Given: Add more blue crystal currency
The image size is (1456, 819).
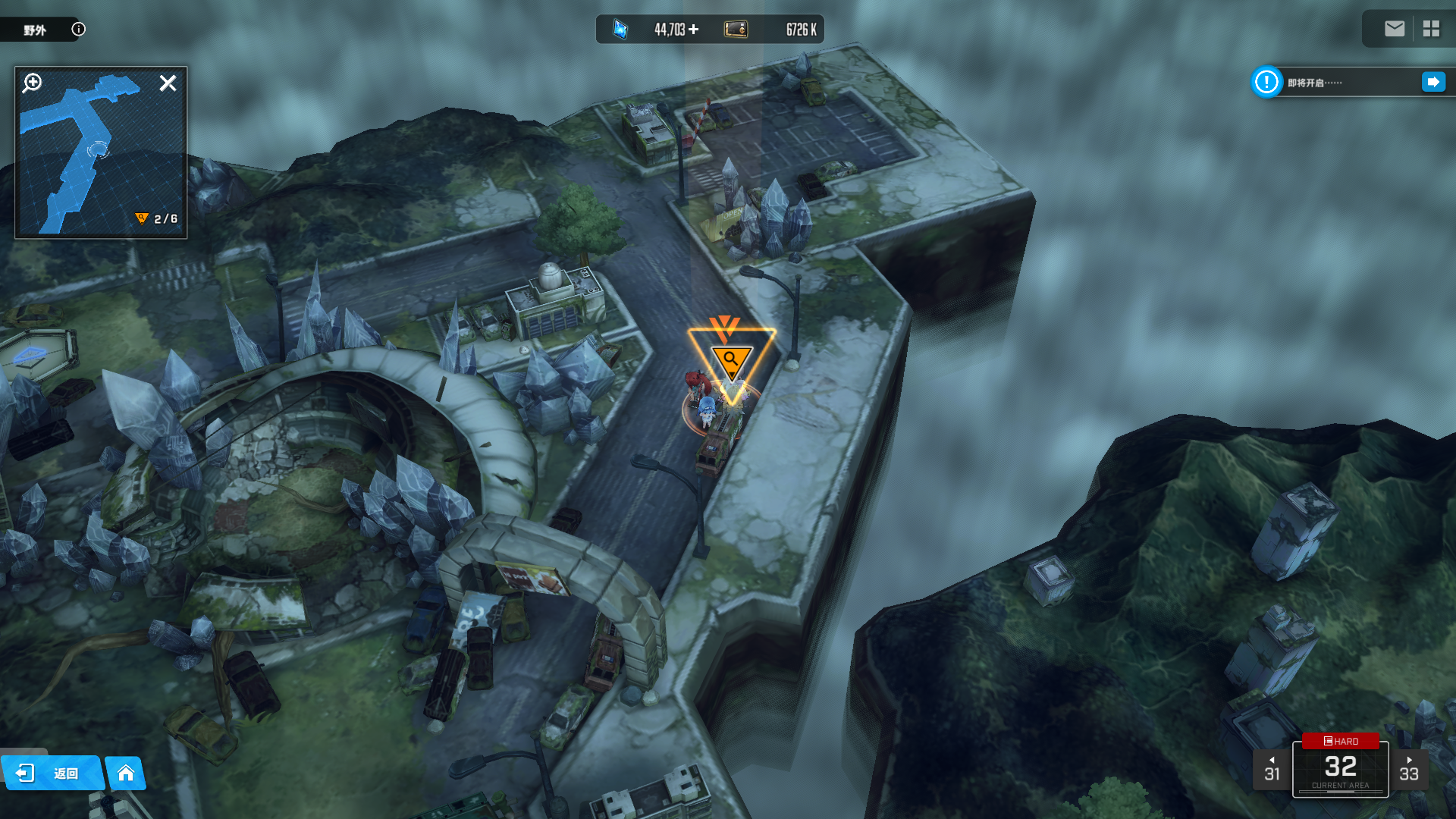Looking at the screenshot, I should click(694, 30).
